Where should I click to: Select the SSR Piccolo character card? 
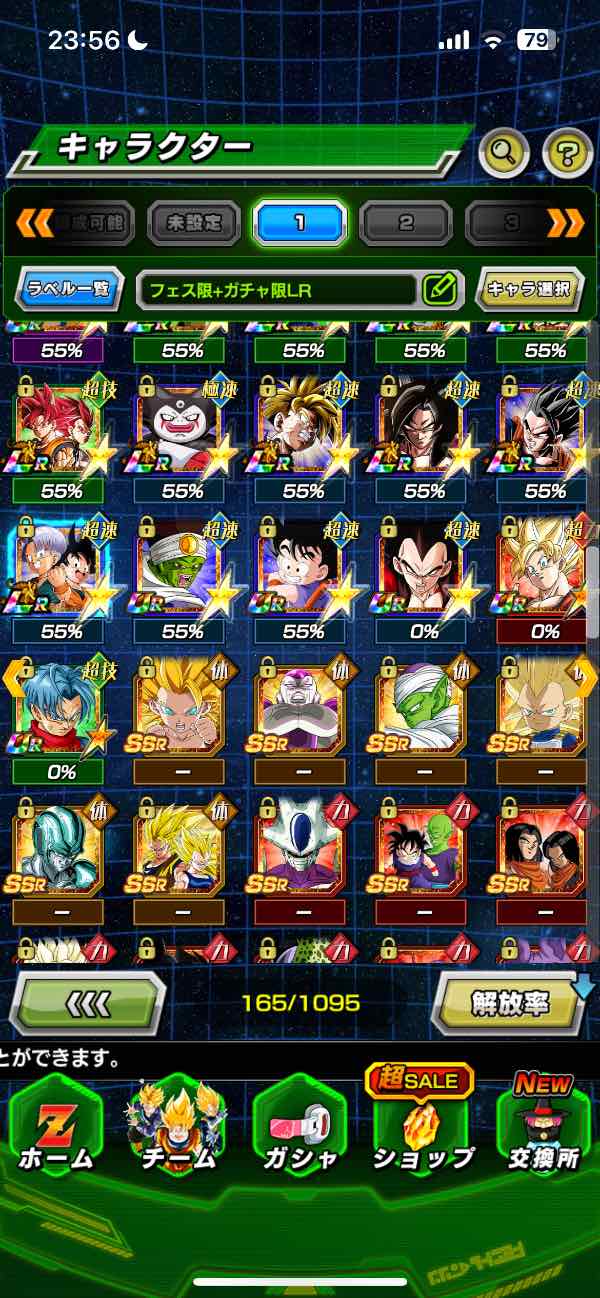click(420, 706)
